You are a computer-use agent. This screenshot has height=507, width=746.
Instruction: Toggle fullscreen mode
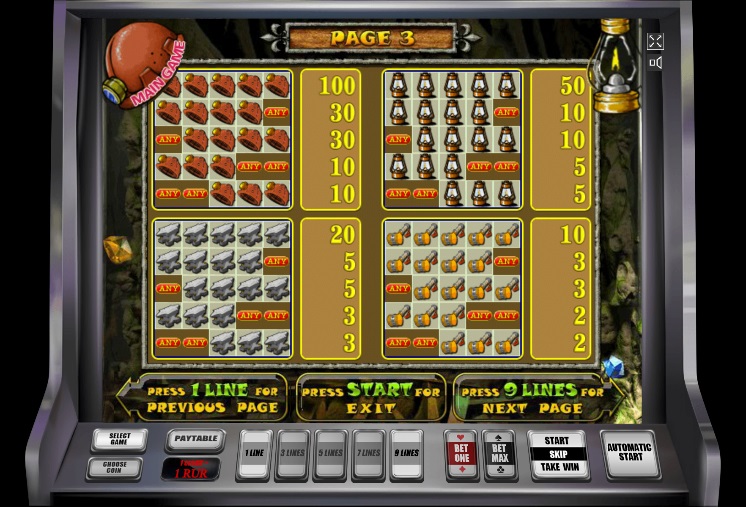pos(655,41)
